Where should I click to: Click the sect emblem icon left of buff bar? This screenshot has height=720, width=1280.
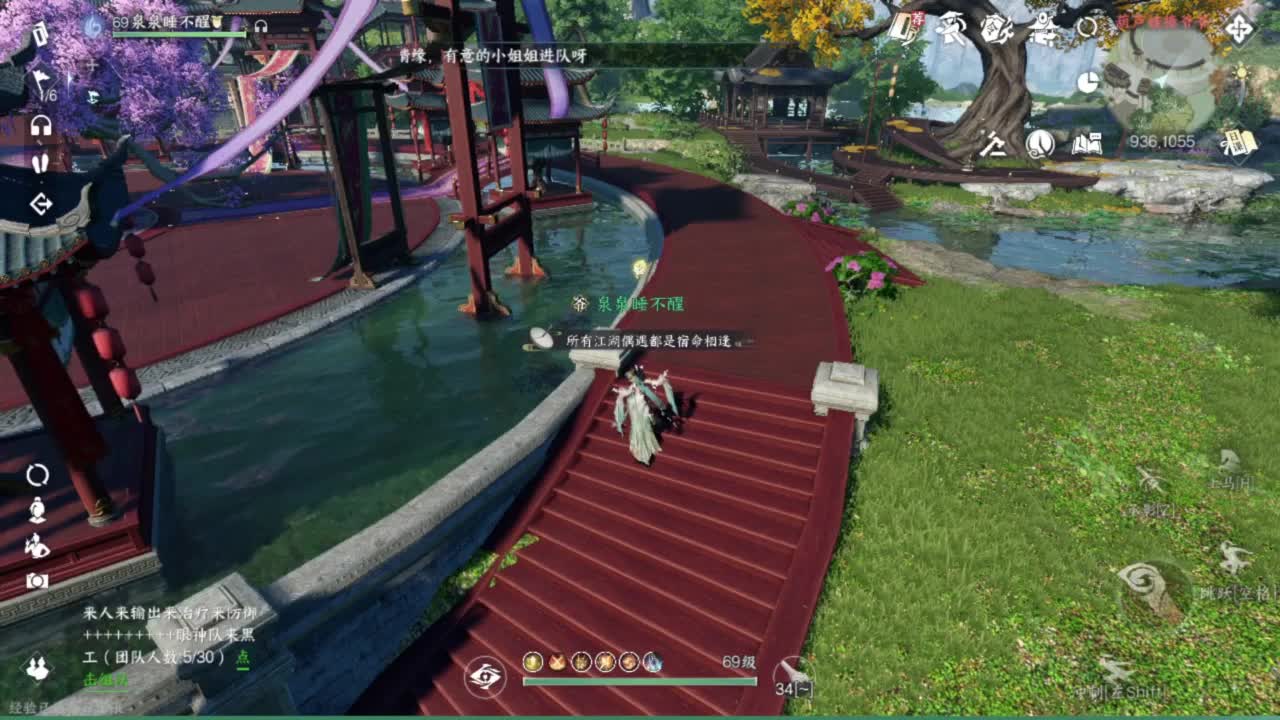484,676
